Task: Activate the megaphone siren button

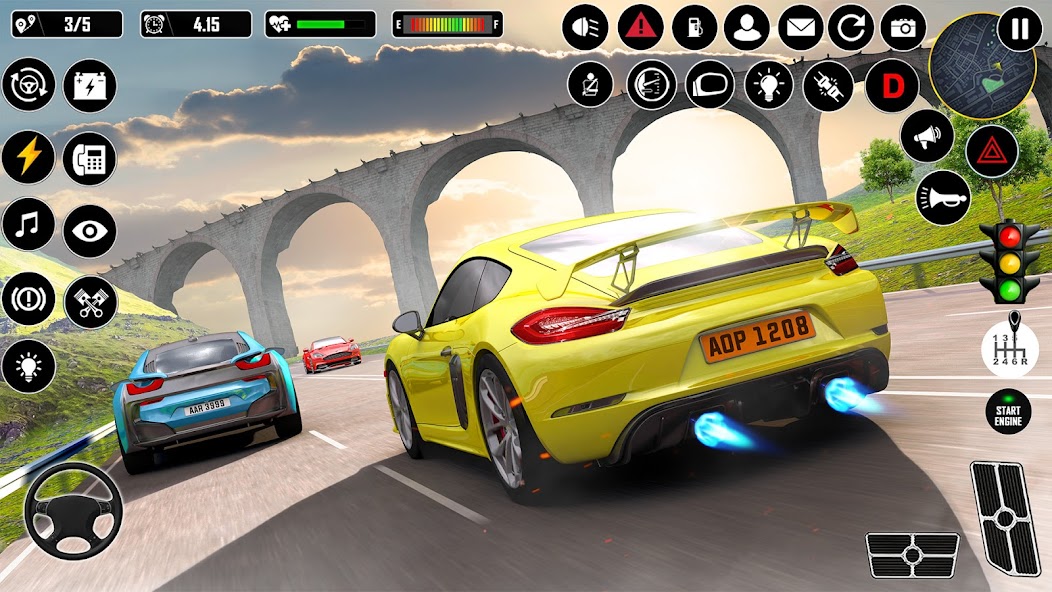Action: coord(927,136)
